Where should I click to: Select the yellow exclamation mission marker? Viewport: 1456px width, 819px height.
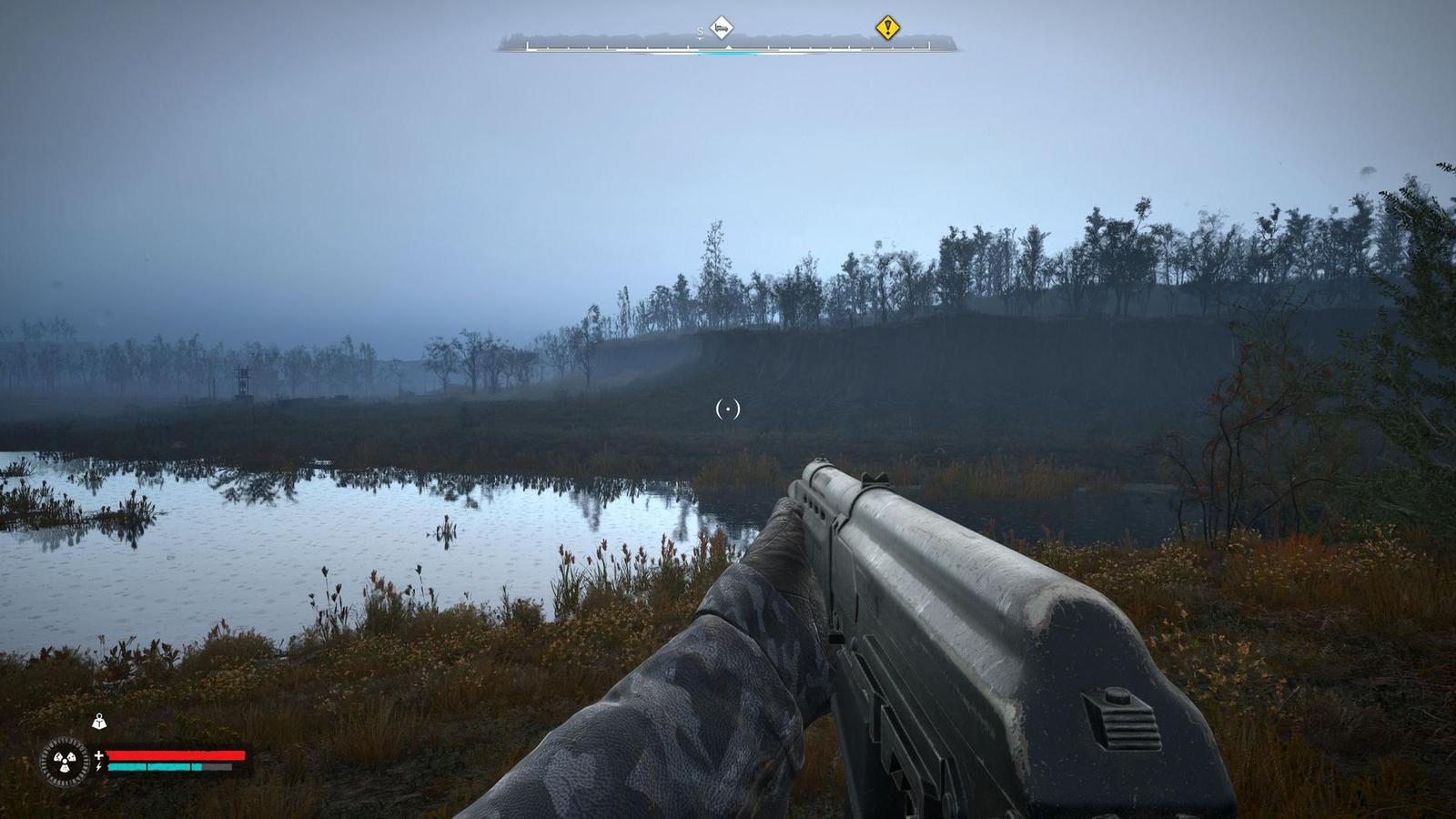(x=887, y=27)
